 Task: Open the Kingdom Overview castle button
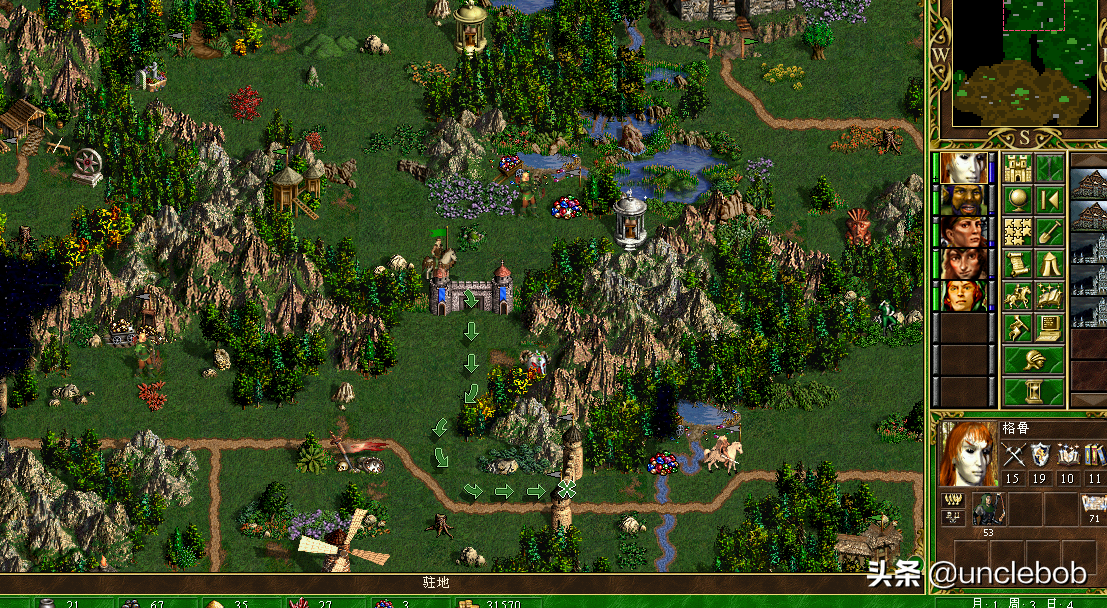coord(1018,168)
